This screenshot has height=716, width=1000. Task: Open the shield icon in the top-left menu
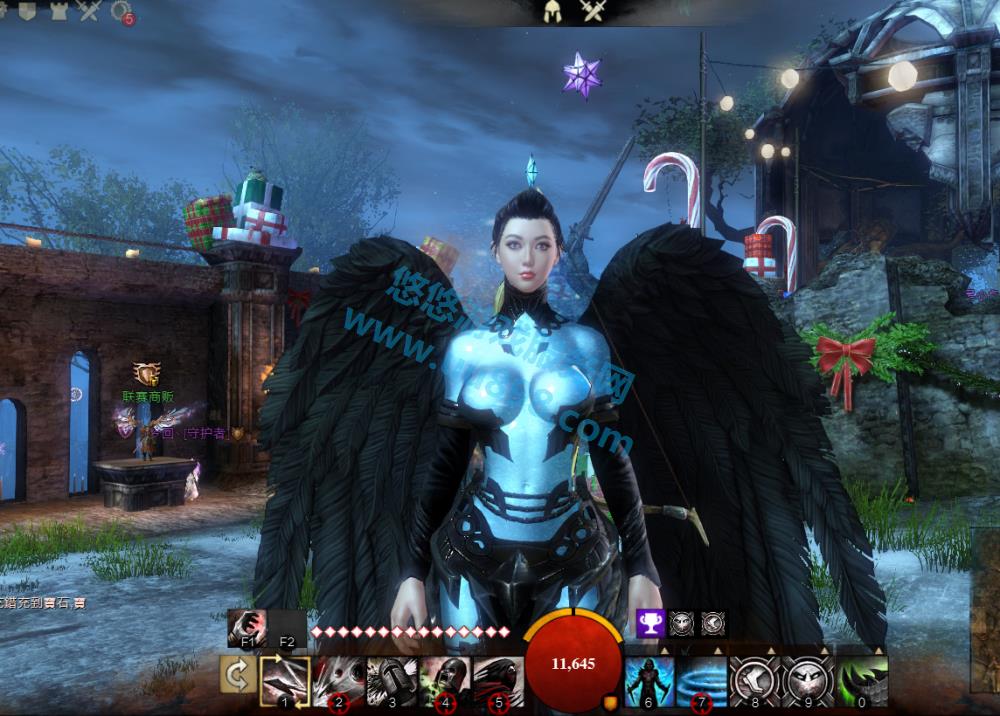28,10
